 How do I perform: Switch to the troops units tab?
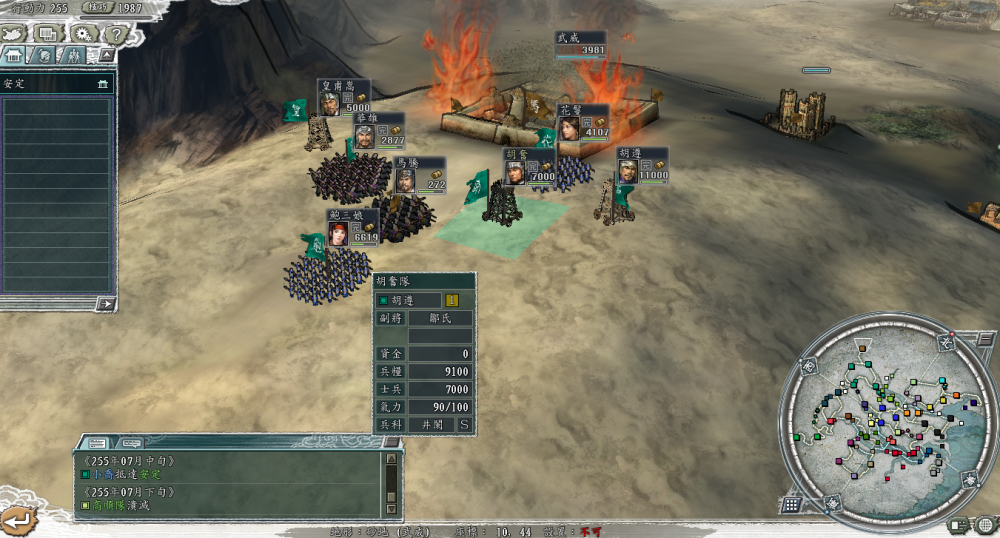73,56
